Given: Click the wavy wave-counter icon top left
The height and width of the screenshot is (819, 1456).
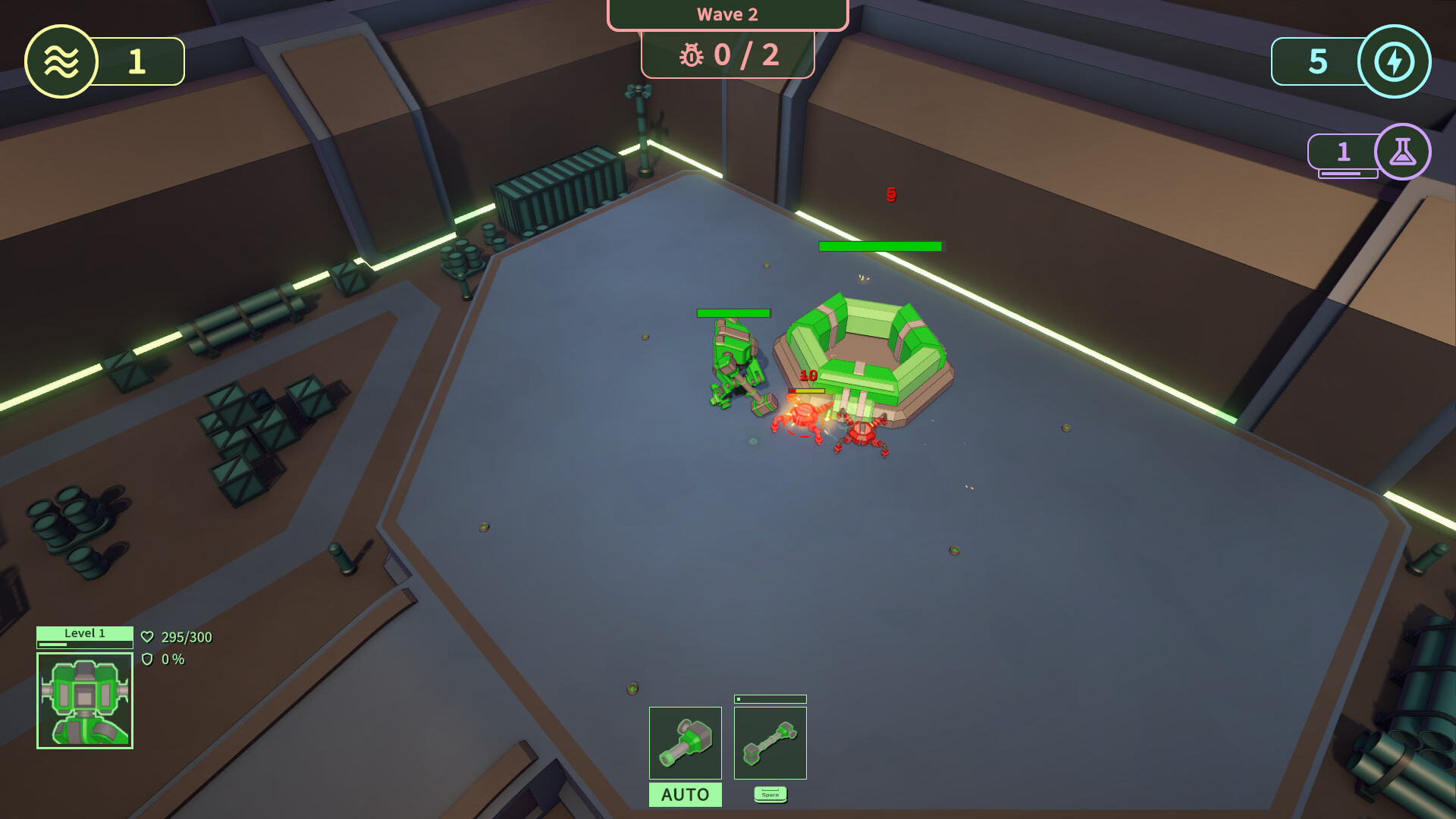Looking at the screenshot, I should 60,61.
